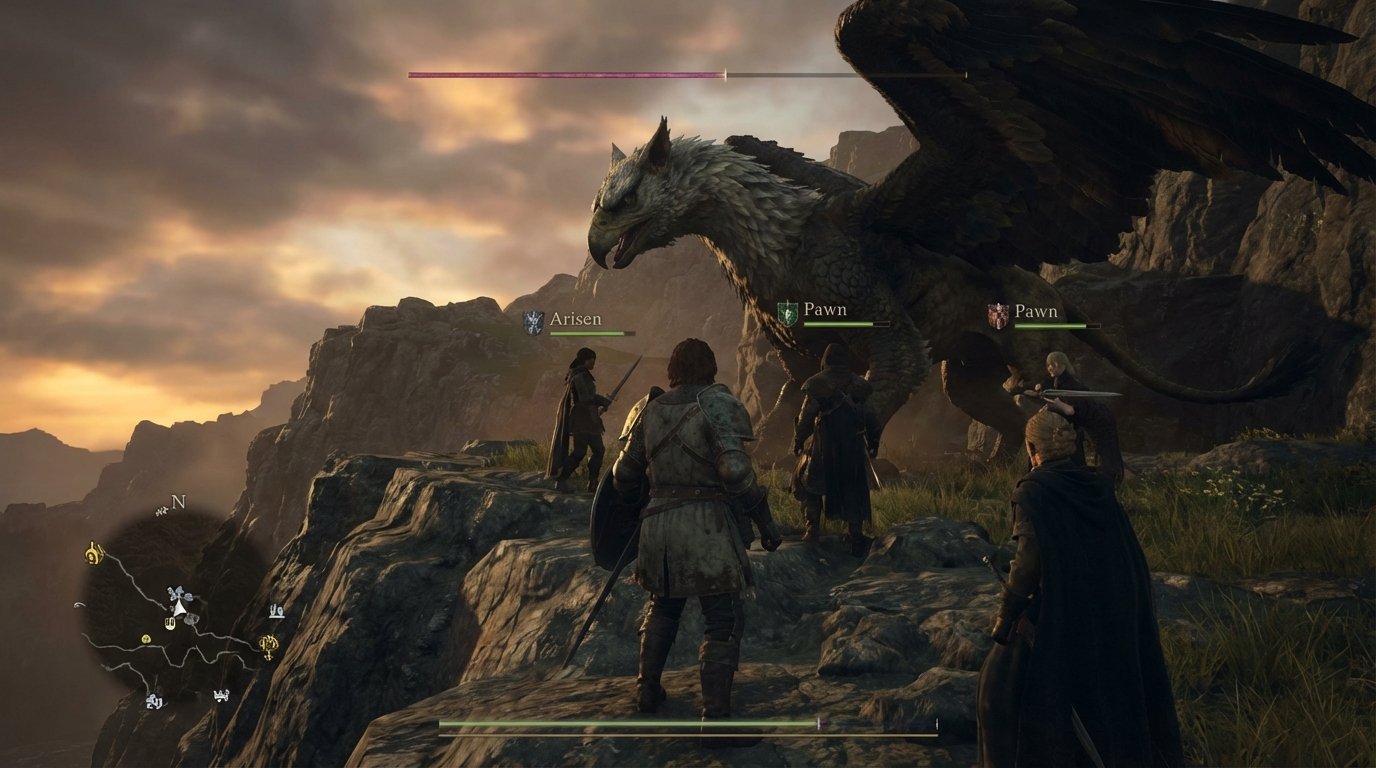This screenshot has height=768, width=1376.
Task: Click the ruins icon near the minimap bottom
Action: (x=155, y=700)
